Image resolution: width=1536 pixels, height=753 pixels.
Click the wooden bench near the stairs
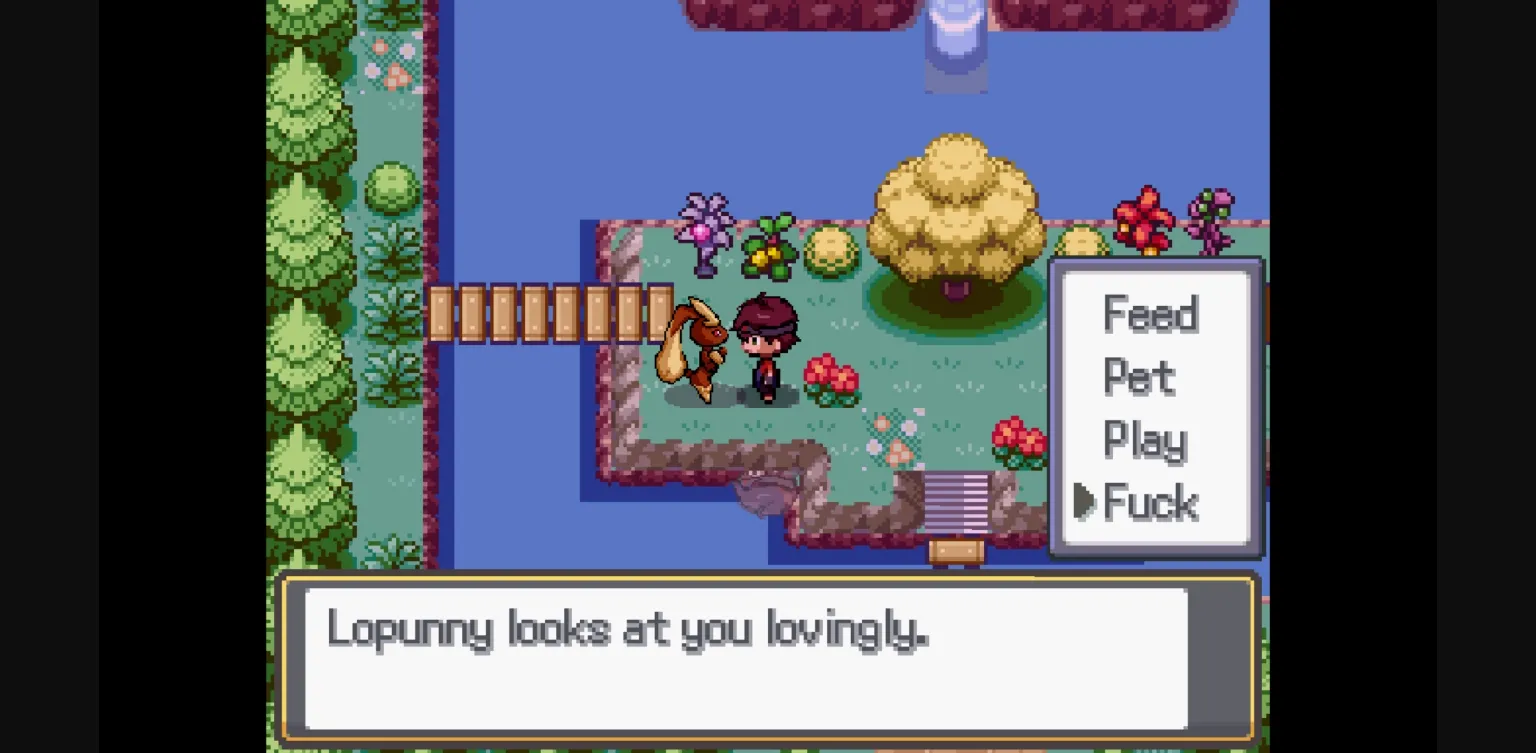[955, 550]
